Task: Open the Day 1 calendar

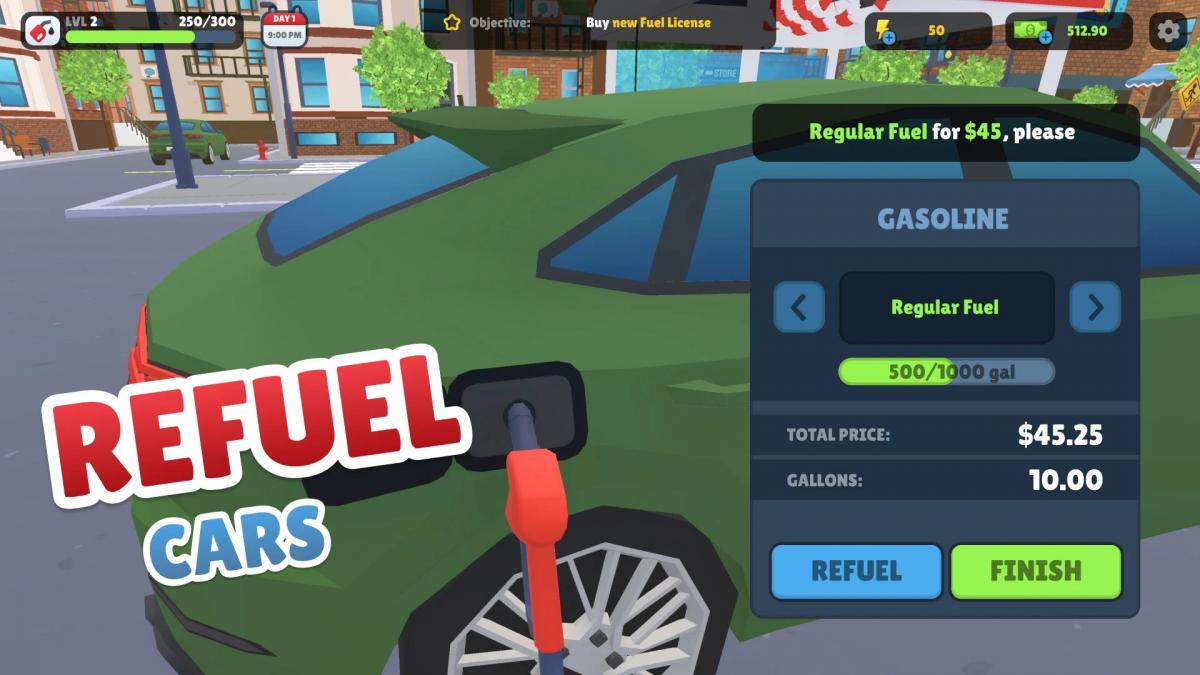Action: coord(284,30)
